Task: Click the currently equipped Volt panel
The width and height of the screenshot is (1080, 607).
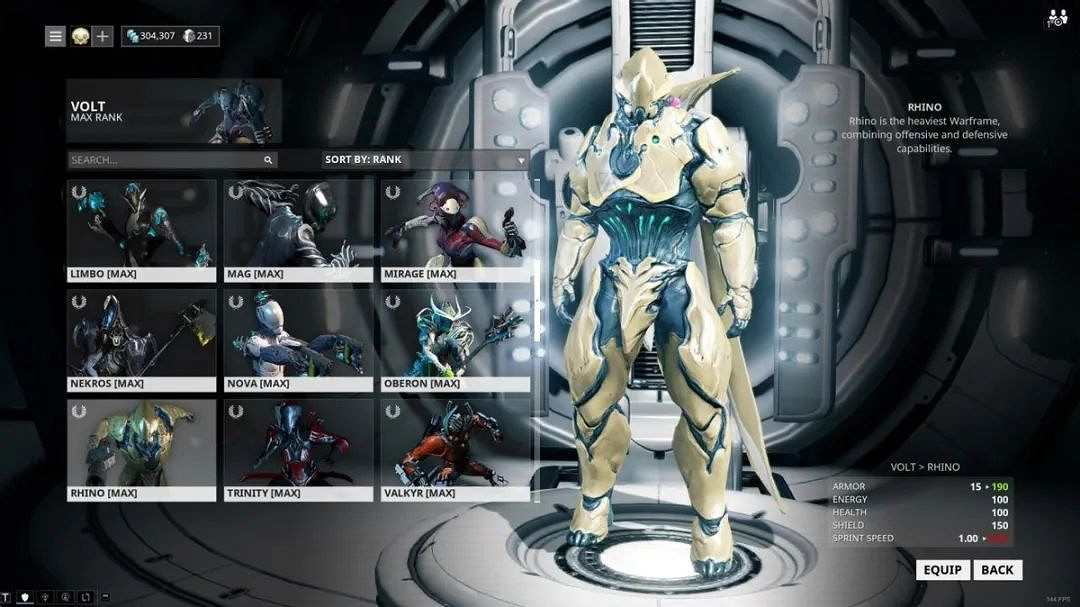Action: tap(174, 111)
